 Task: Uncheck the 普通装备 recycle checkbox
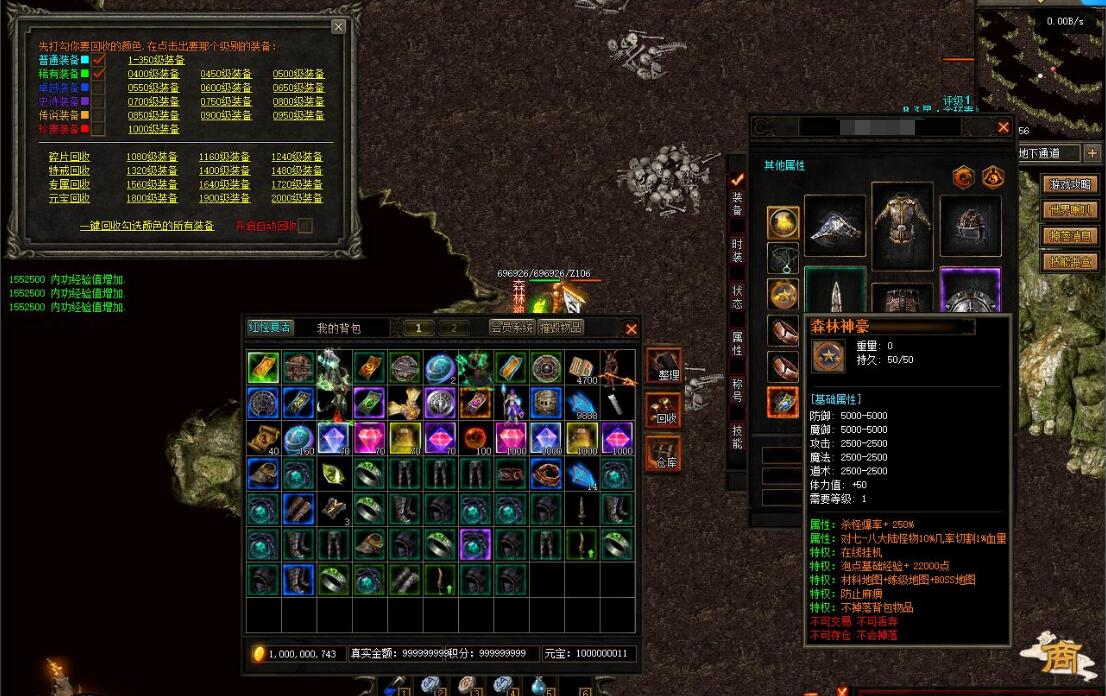[99, 60]
